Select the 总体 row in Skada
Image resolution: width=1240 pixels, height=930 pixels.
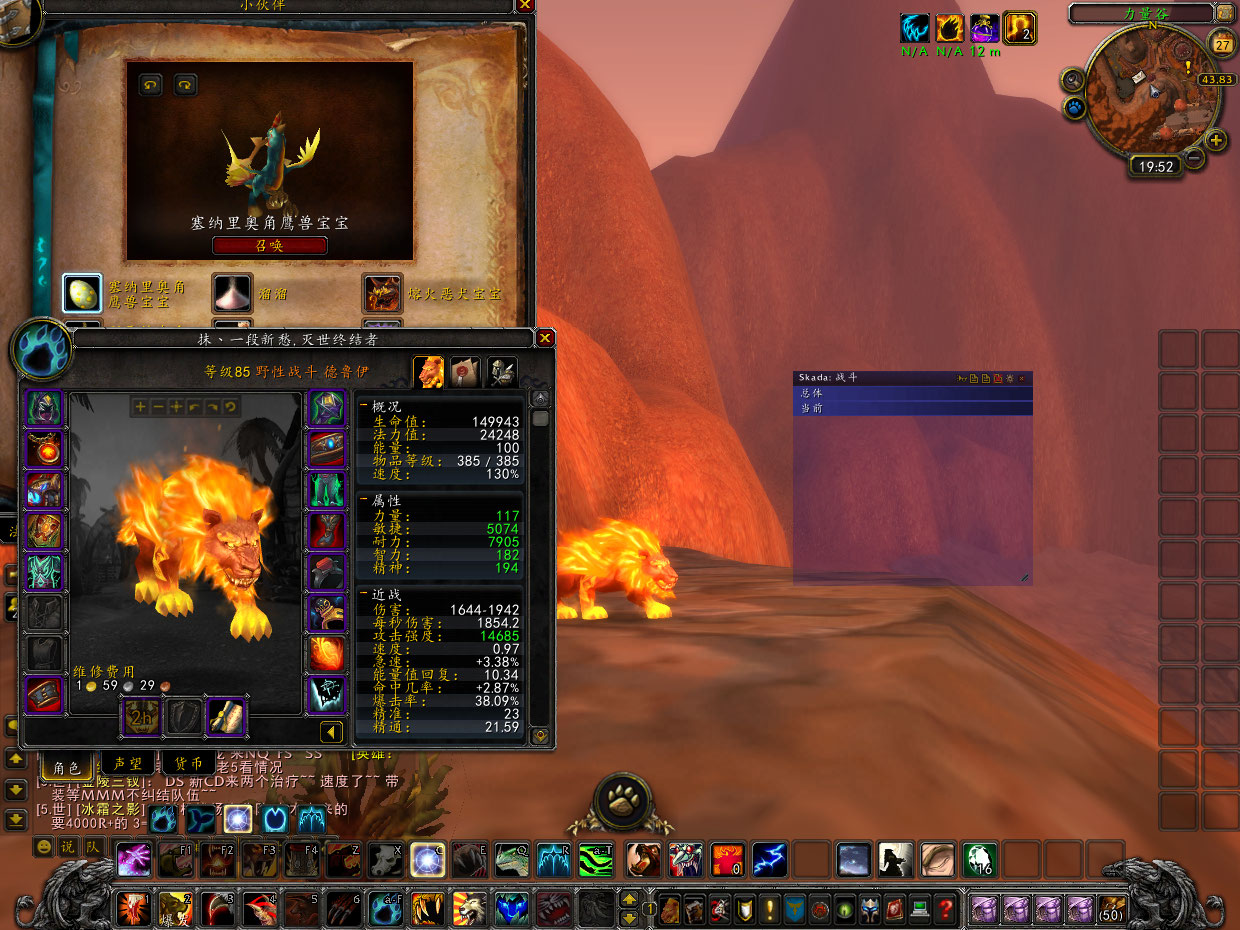pos(912,393)
